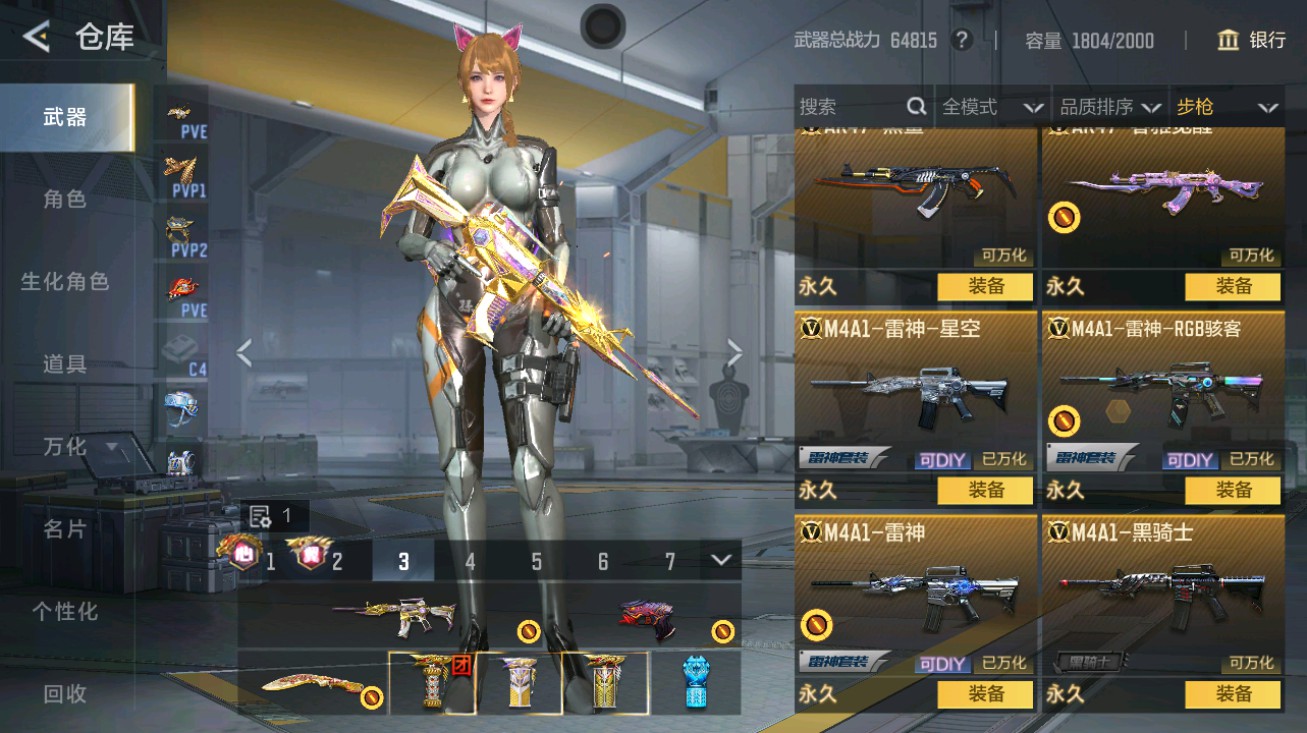
Task: Click the help question mark icon
Action: tap(961, 40)
